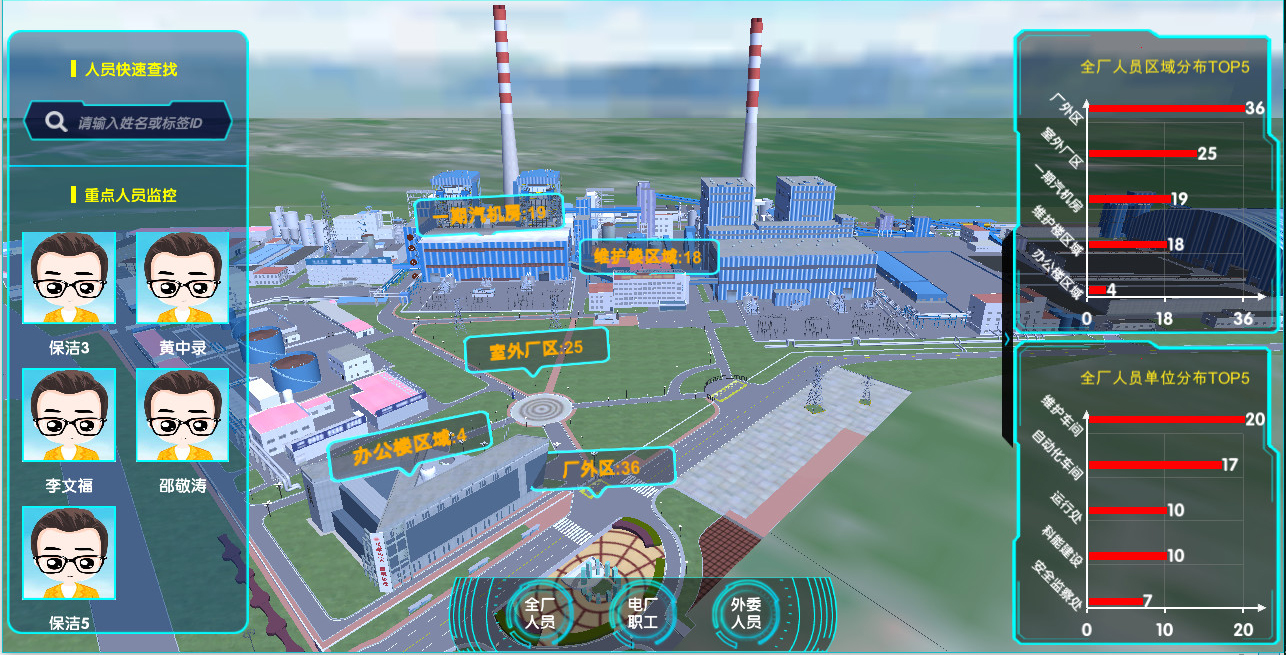
Task: Collapse the right panel with the arrow tab
Action: point(1006,339)
